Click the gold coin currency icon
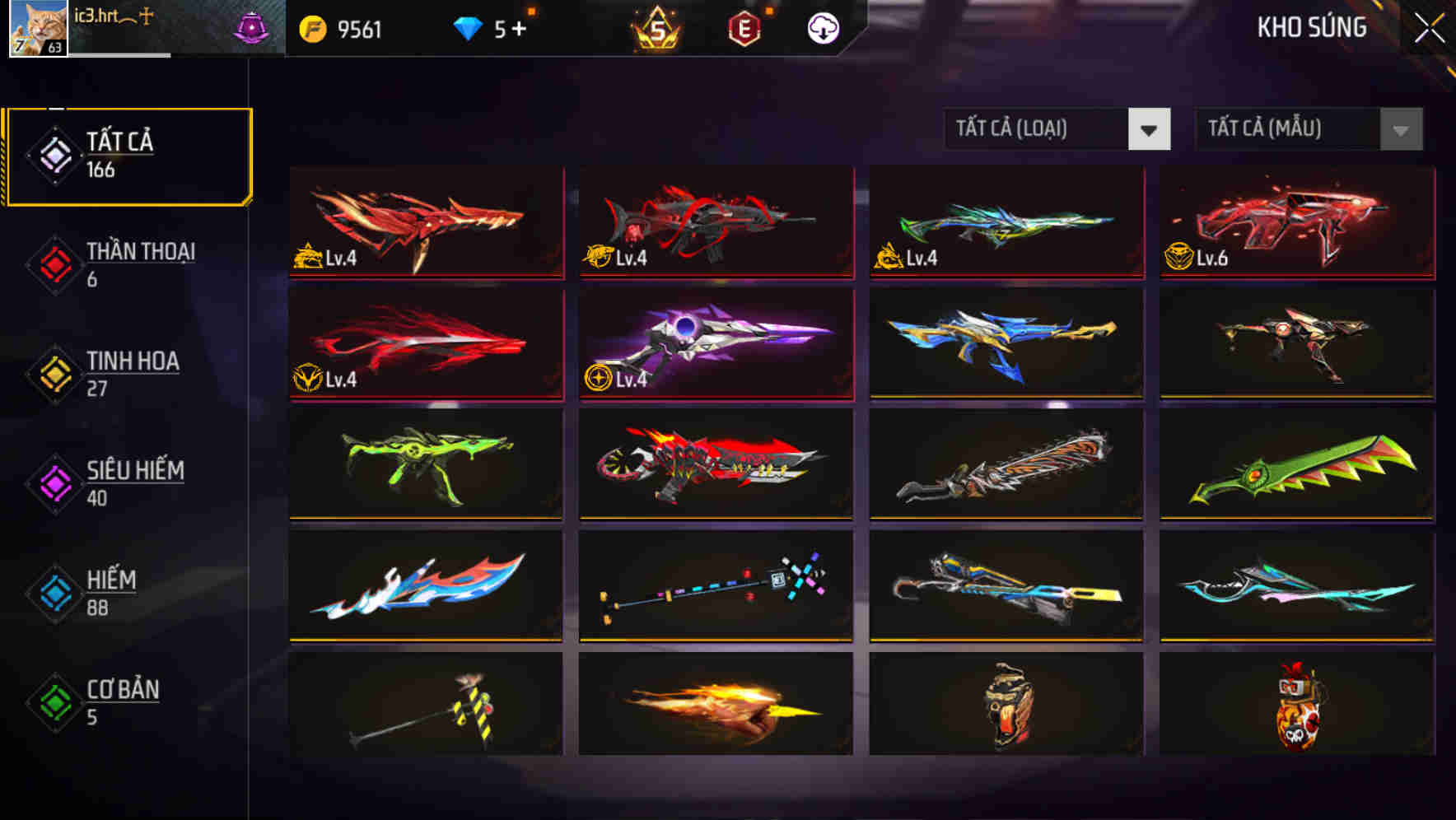1456x820 pixels. (x=310, y=27)
